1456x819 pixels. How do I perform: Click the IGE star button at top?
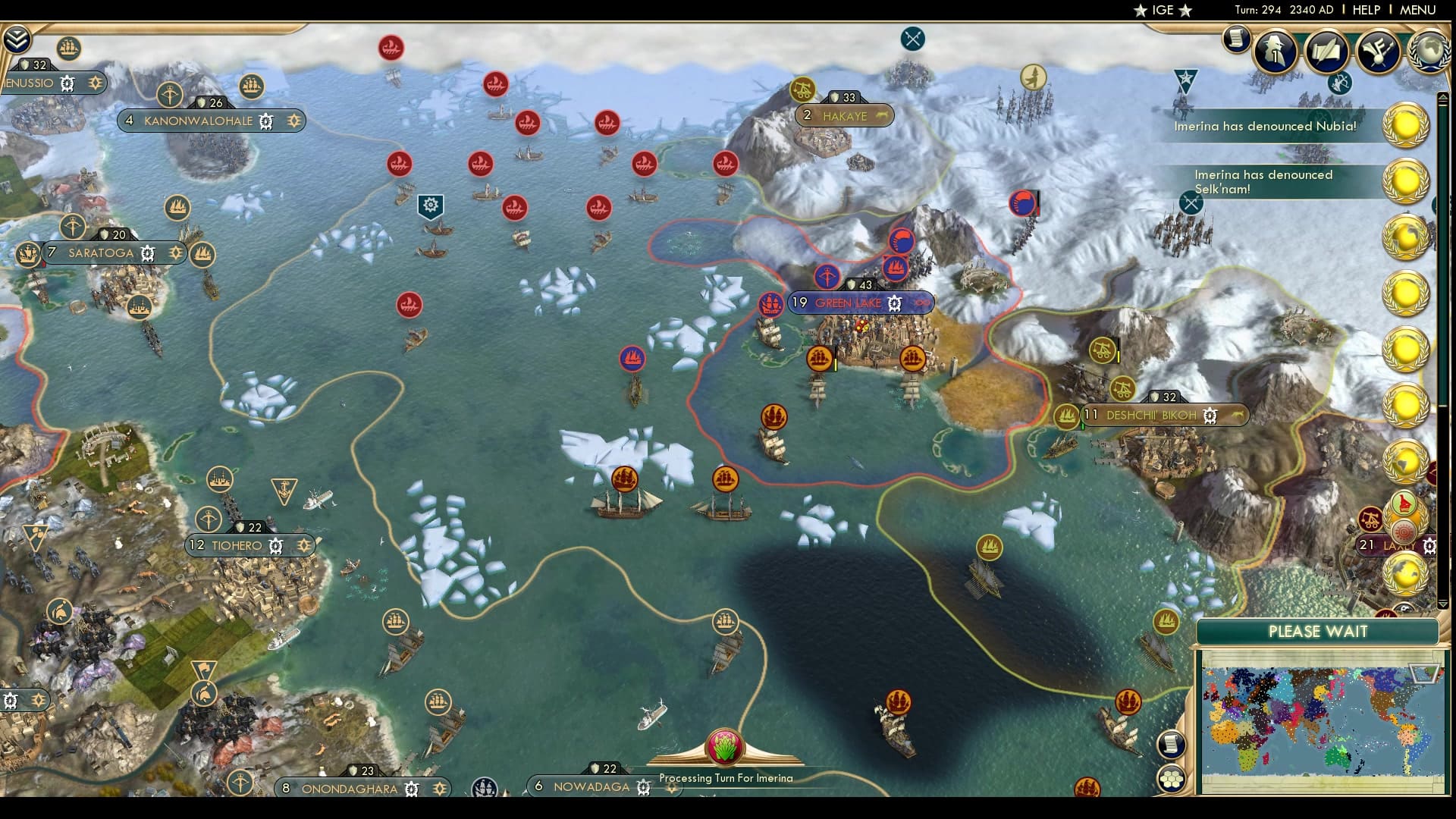(1166, 11)
